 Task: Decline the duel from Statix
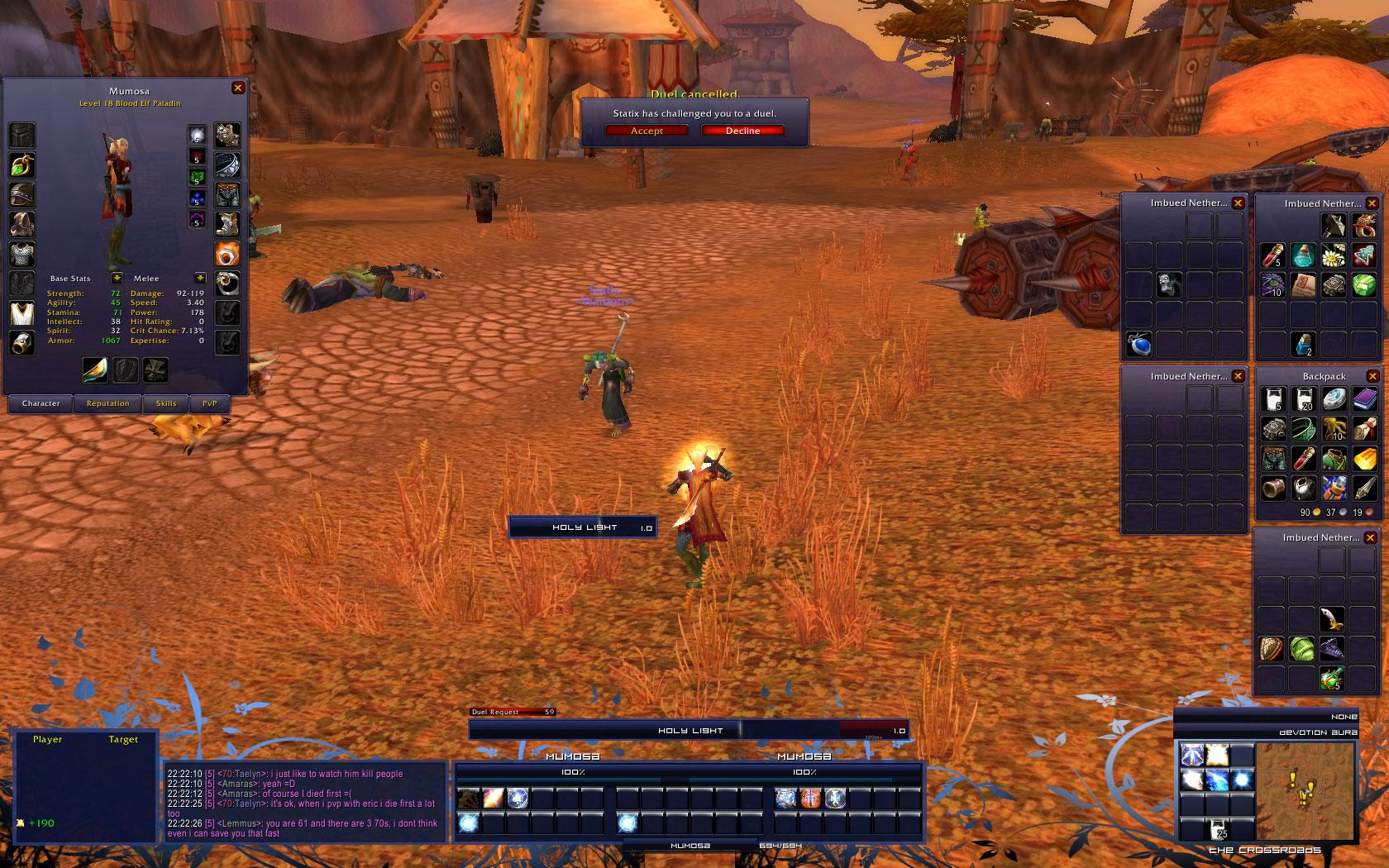coord(742,131)
